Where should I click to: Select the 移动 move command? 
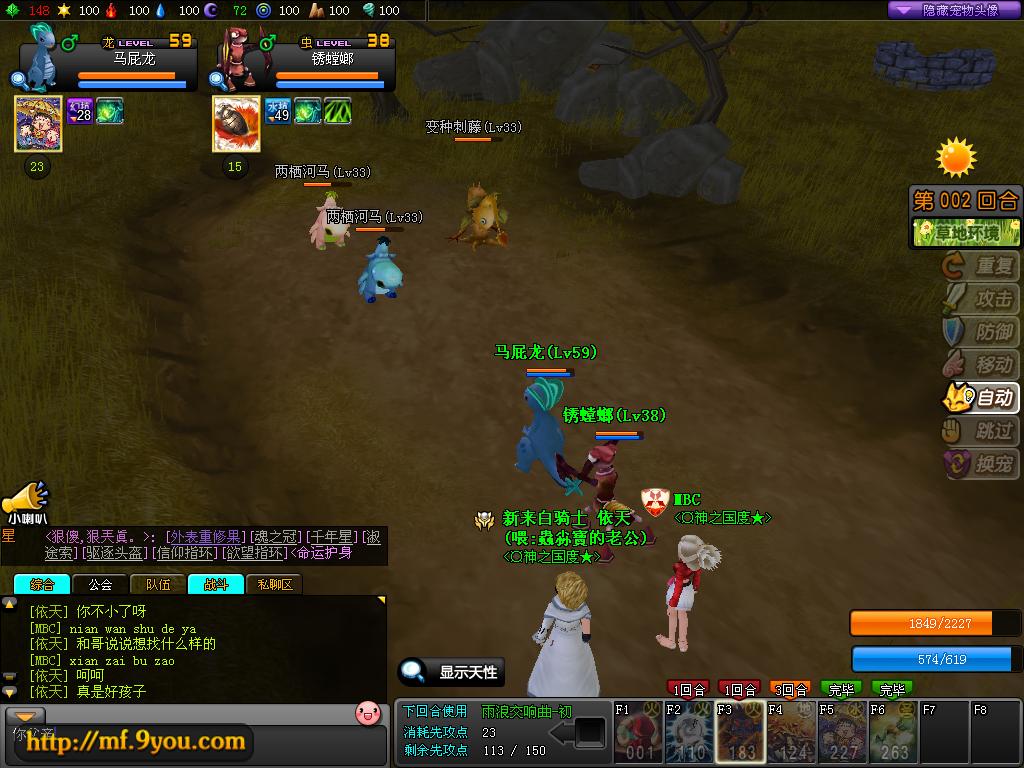[x=981, y=364]
